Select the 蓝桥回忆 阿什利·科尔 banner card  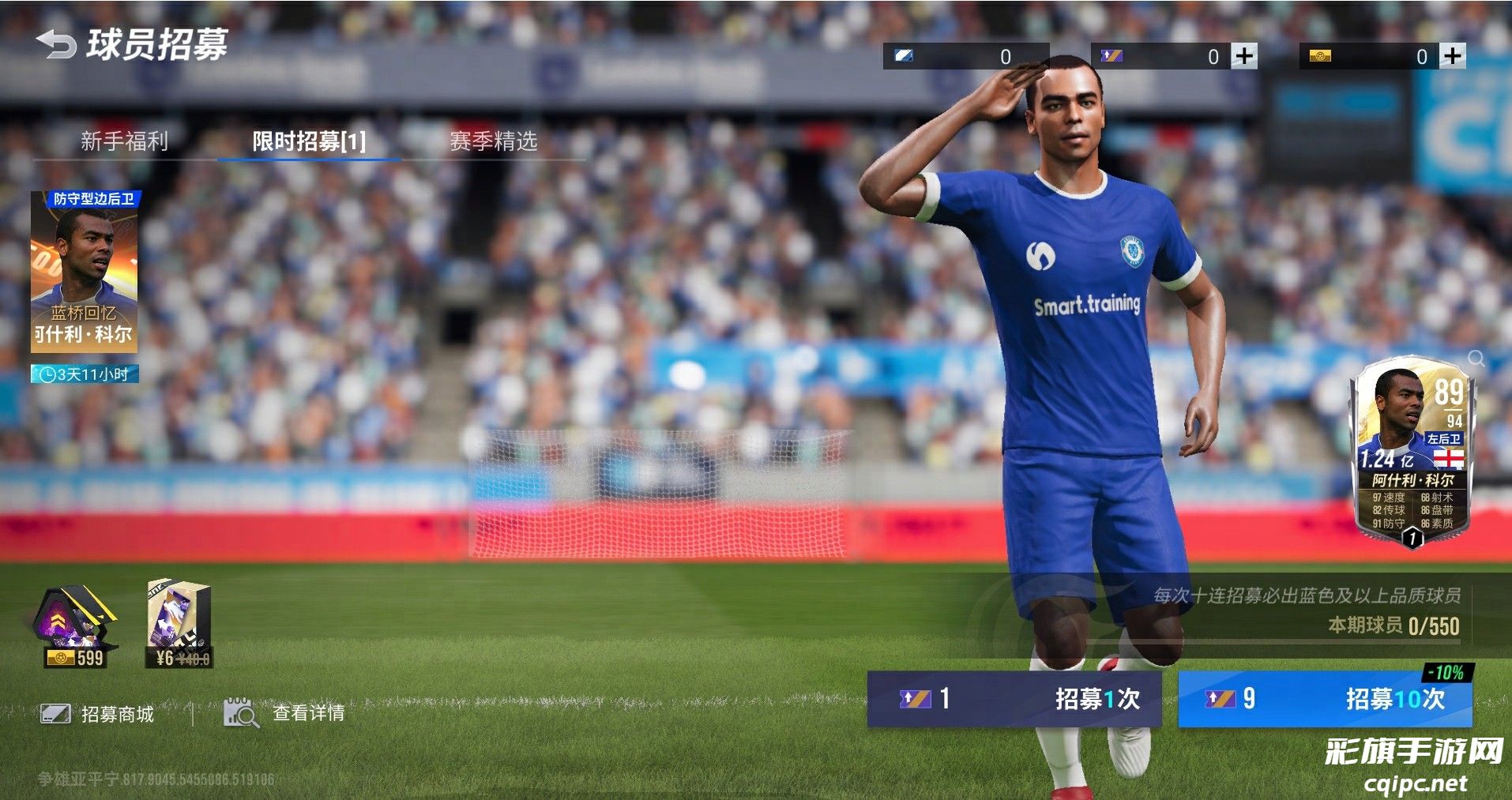[x=85, y=272]
